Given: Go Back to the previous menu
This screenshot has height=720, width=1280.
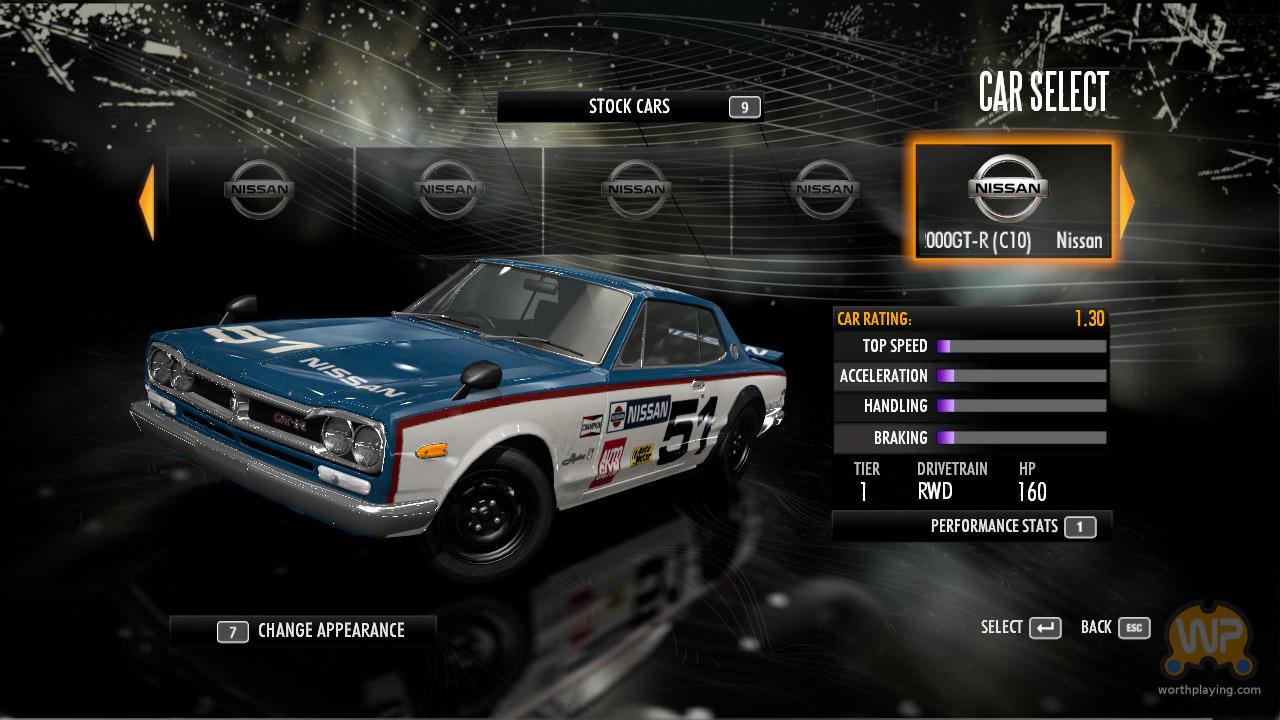Looking at the screenshot, I should pos(1115,628).
